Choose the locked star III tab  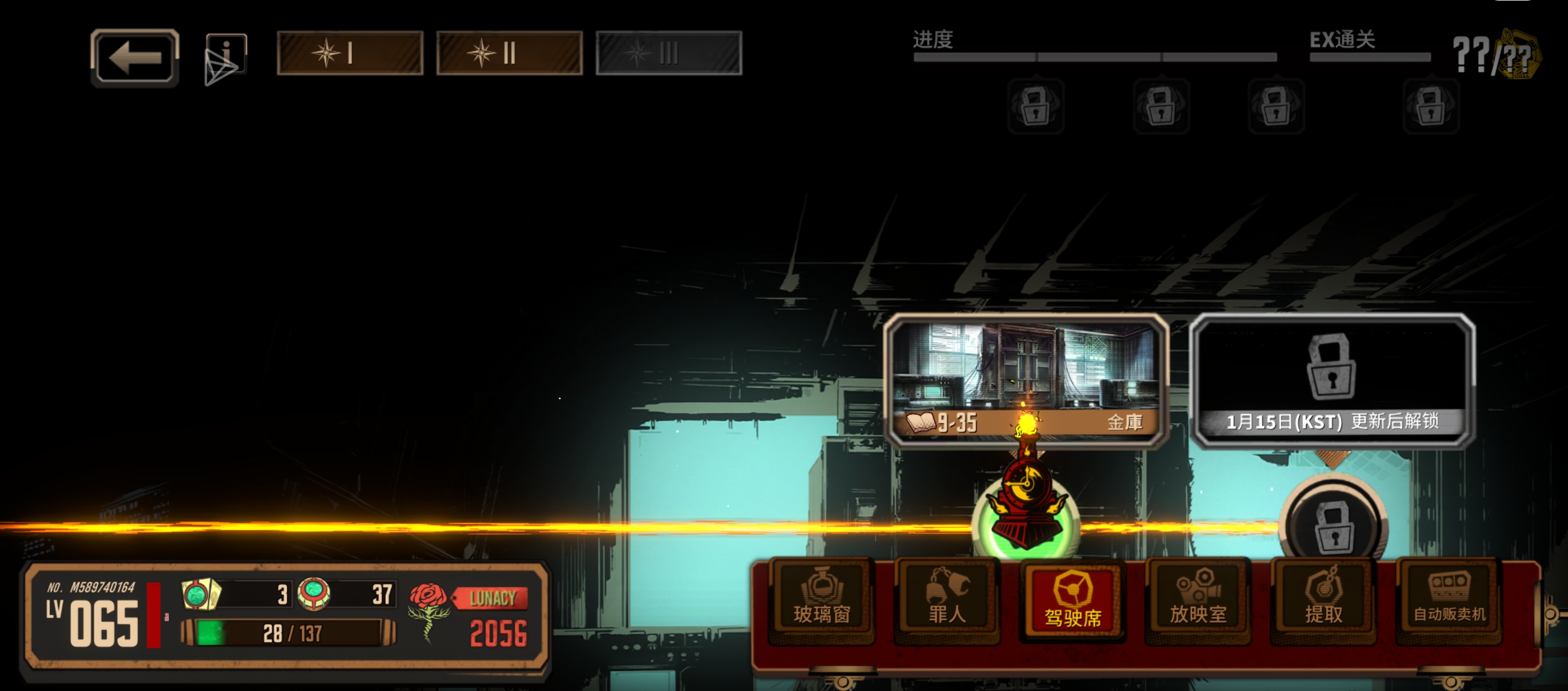668,54
